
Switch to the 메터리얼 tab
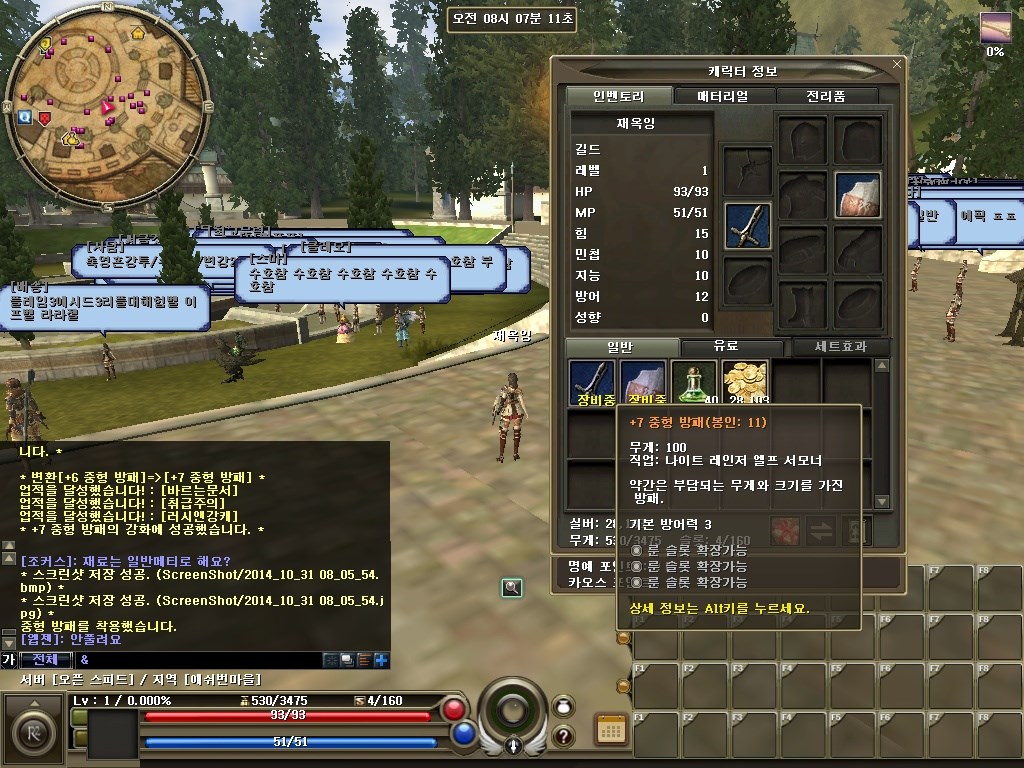pos(722,96)
